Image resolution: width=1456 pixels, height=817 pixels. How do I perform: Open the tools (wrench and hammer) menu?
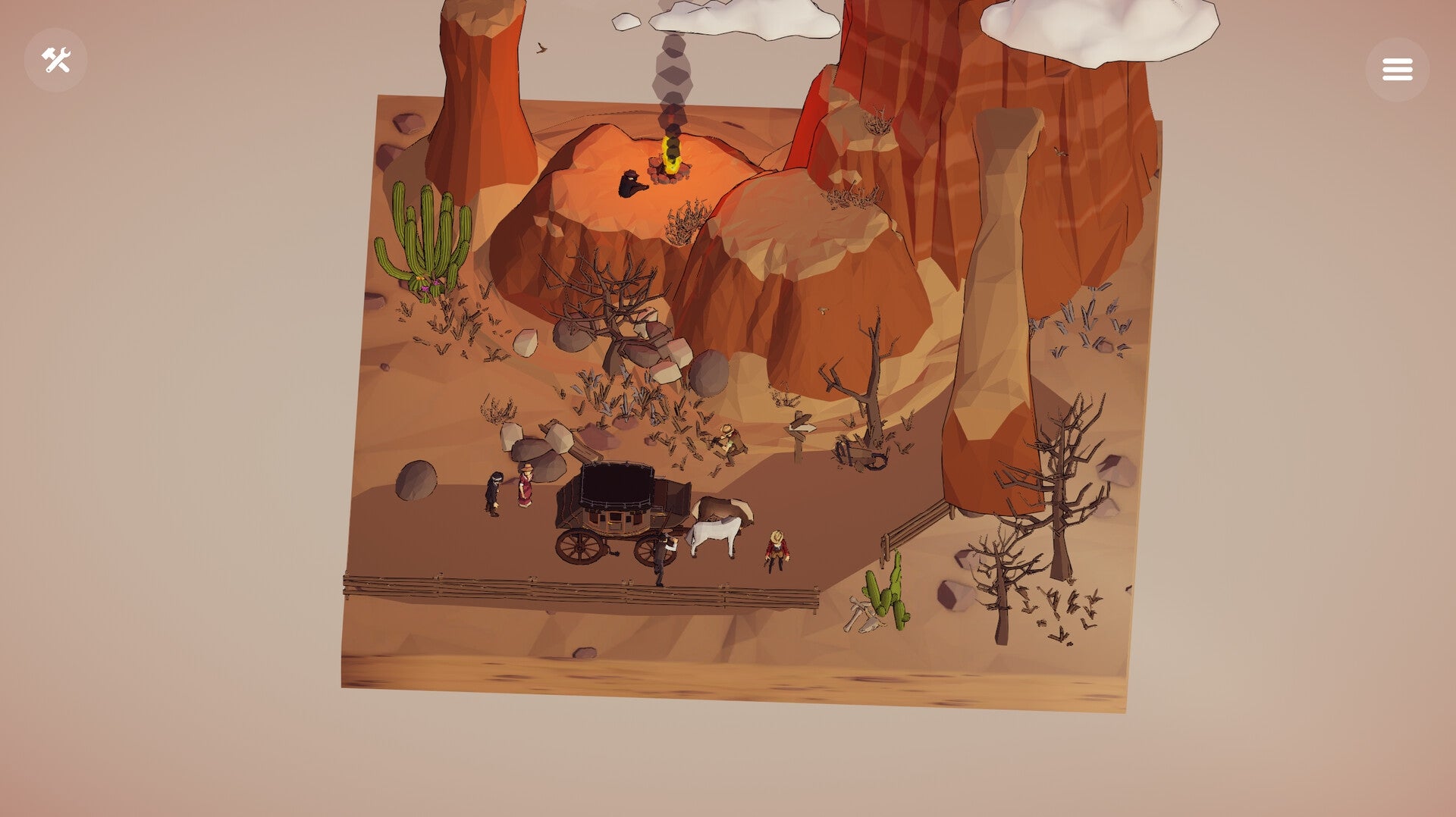coord(57,59)
